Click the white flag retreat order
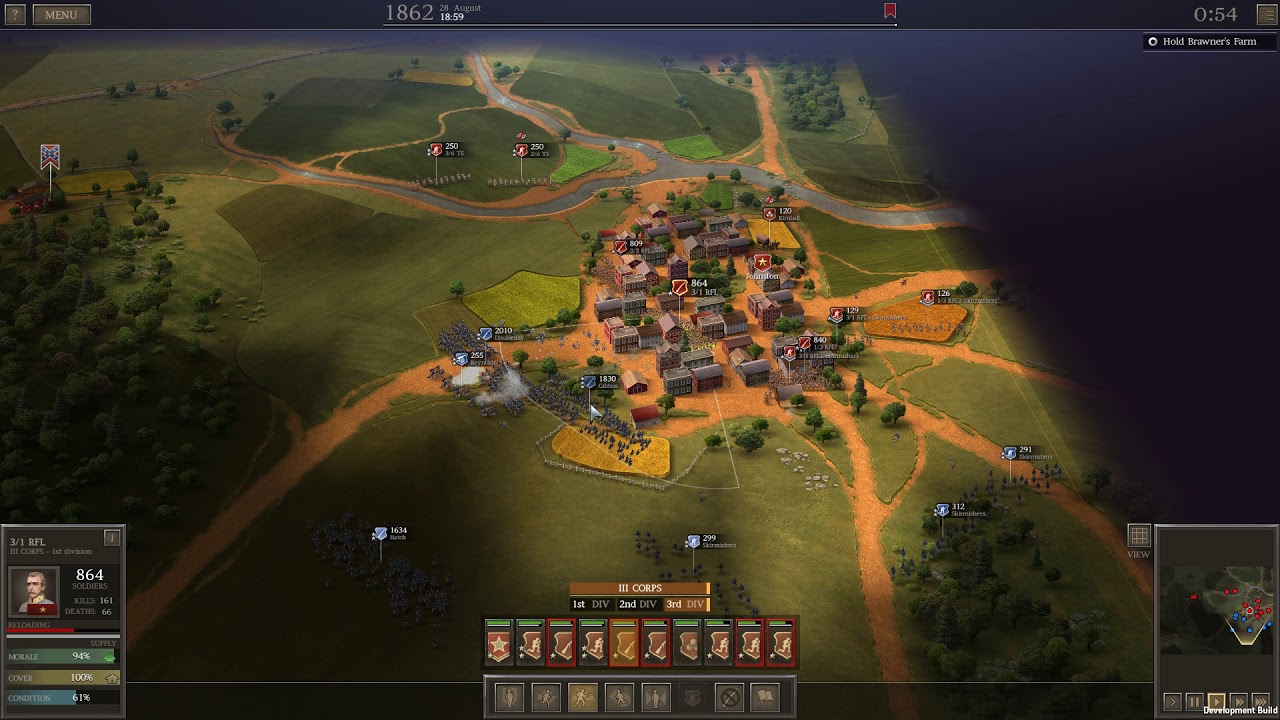This screenshot has height=720, width=1280. coord(765,697)
